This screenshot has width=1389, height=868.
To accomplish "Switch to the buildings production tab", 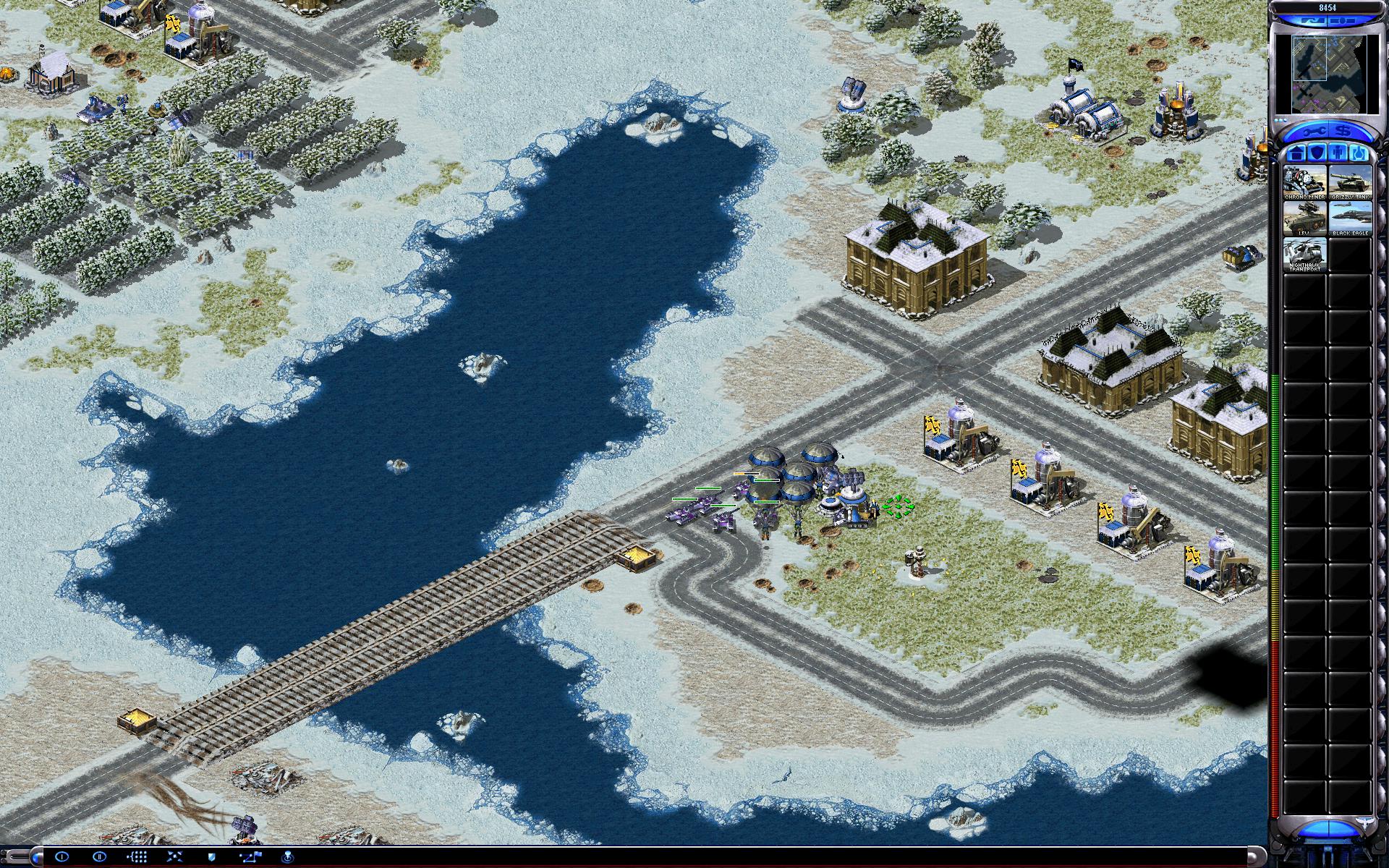I will (1296, 153).
